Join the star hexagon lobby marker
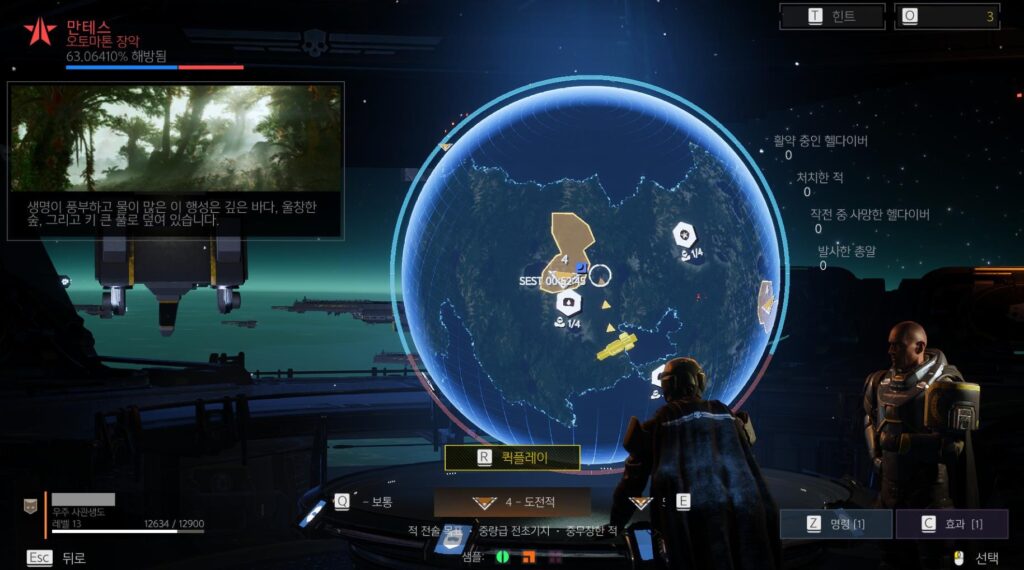Image resolution: width=1024 pixels, height=570 pixels. tap(684, 236)
